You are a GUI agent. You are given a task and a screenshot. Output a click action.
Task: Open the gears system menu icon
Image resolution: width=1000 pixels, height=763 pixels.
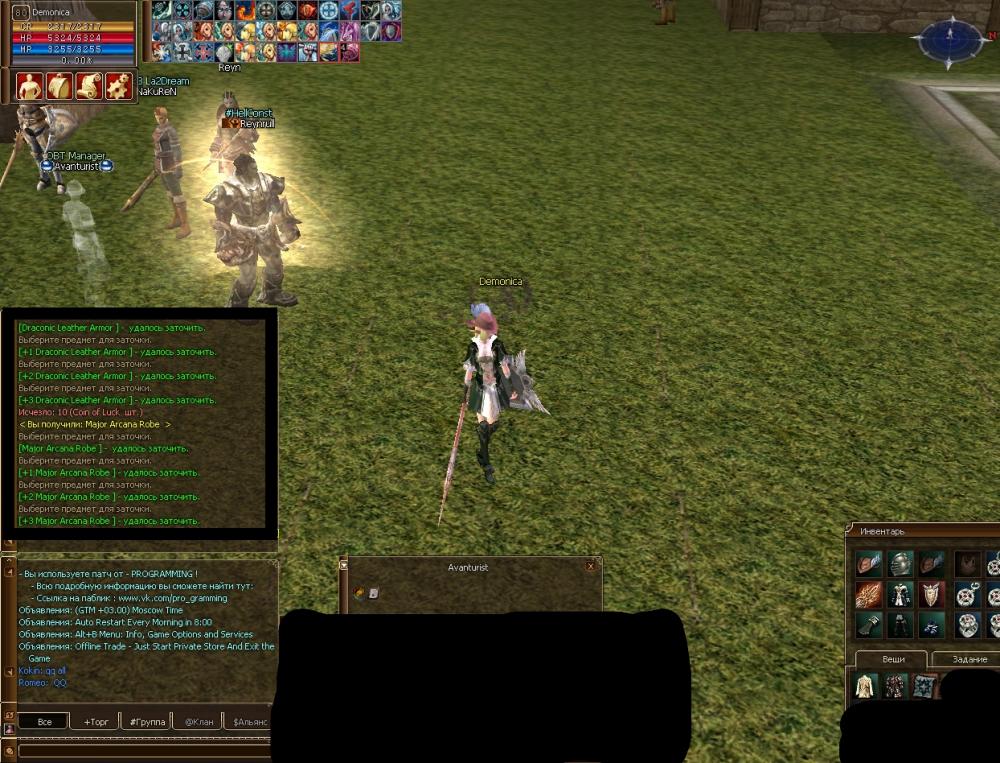[119, 86]
